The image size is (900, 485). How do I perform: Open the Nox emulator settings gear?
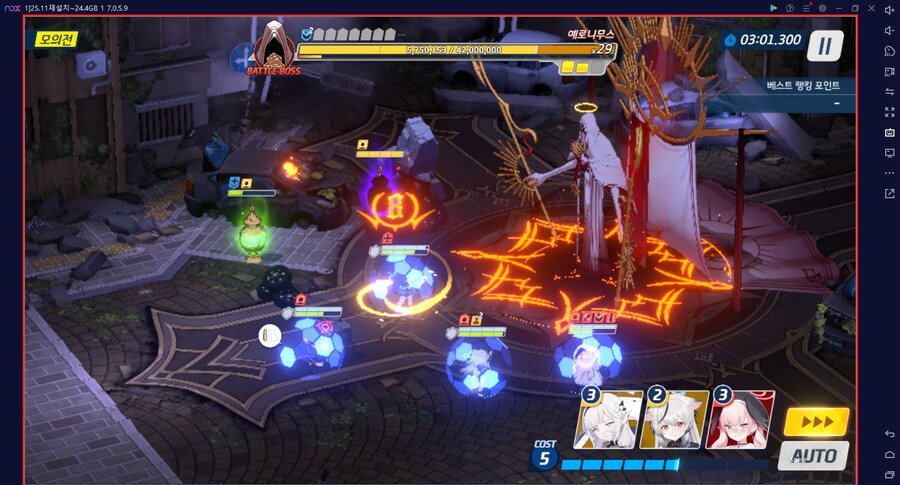coord(822,8)
